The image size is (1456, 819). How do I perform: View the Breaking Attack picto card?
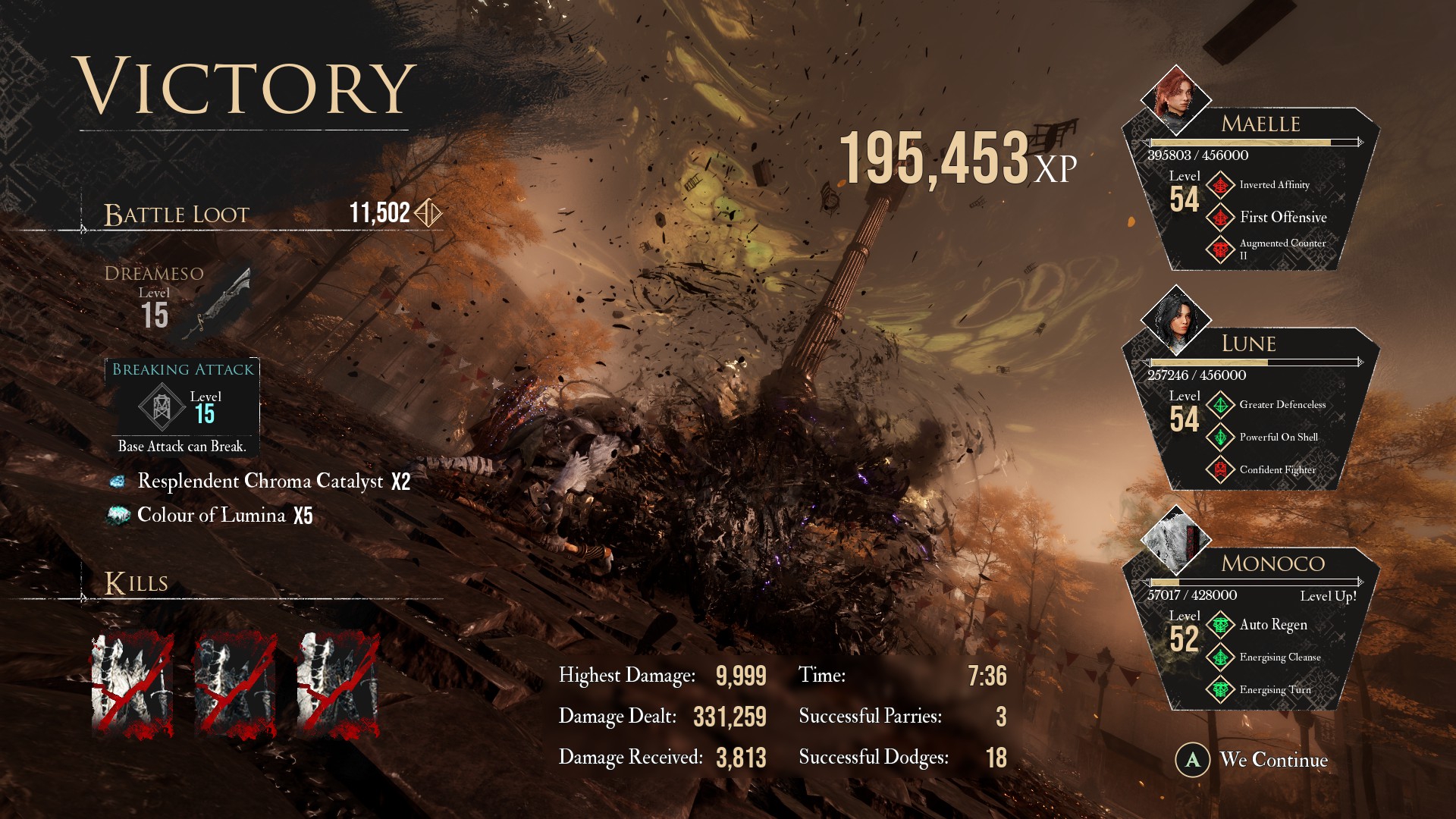[x=182, y=407]
